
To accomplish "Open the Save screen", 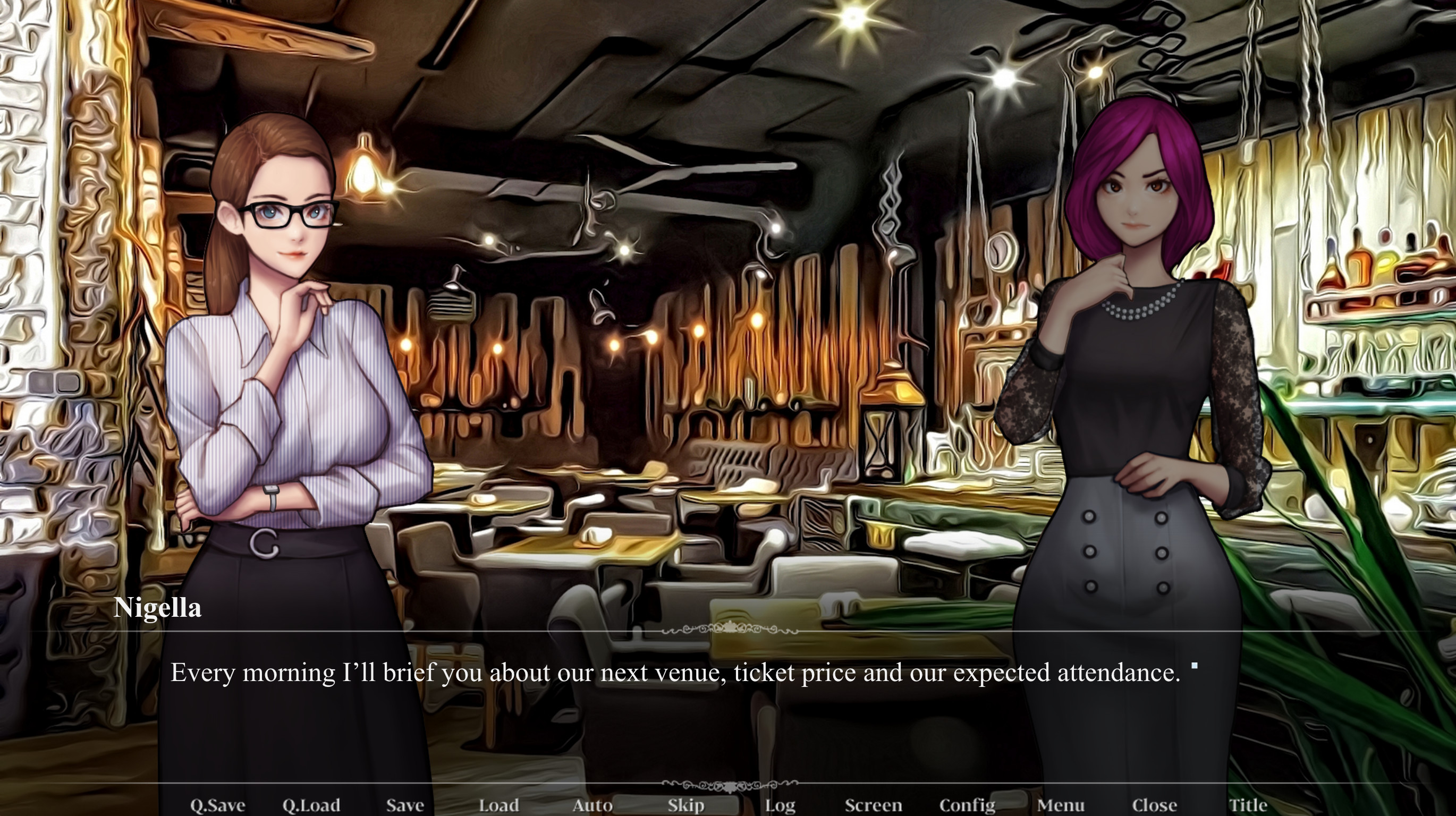I will [405, 805].
